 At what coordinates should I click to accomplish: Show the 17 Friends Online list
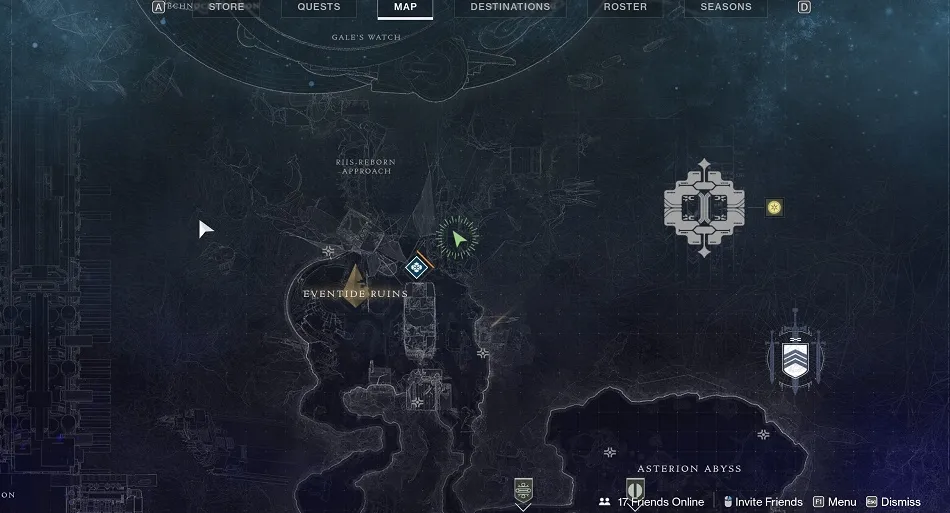652,502
